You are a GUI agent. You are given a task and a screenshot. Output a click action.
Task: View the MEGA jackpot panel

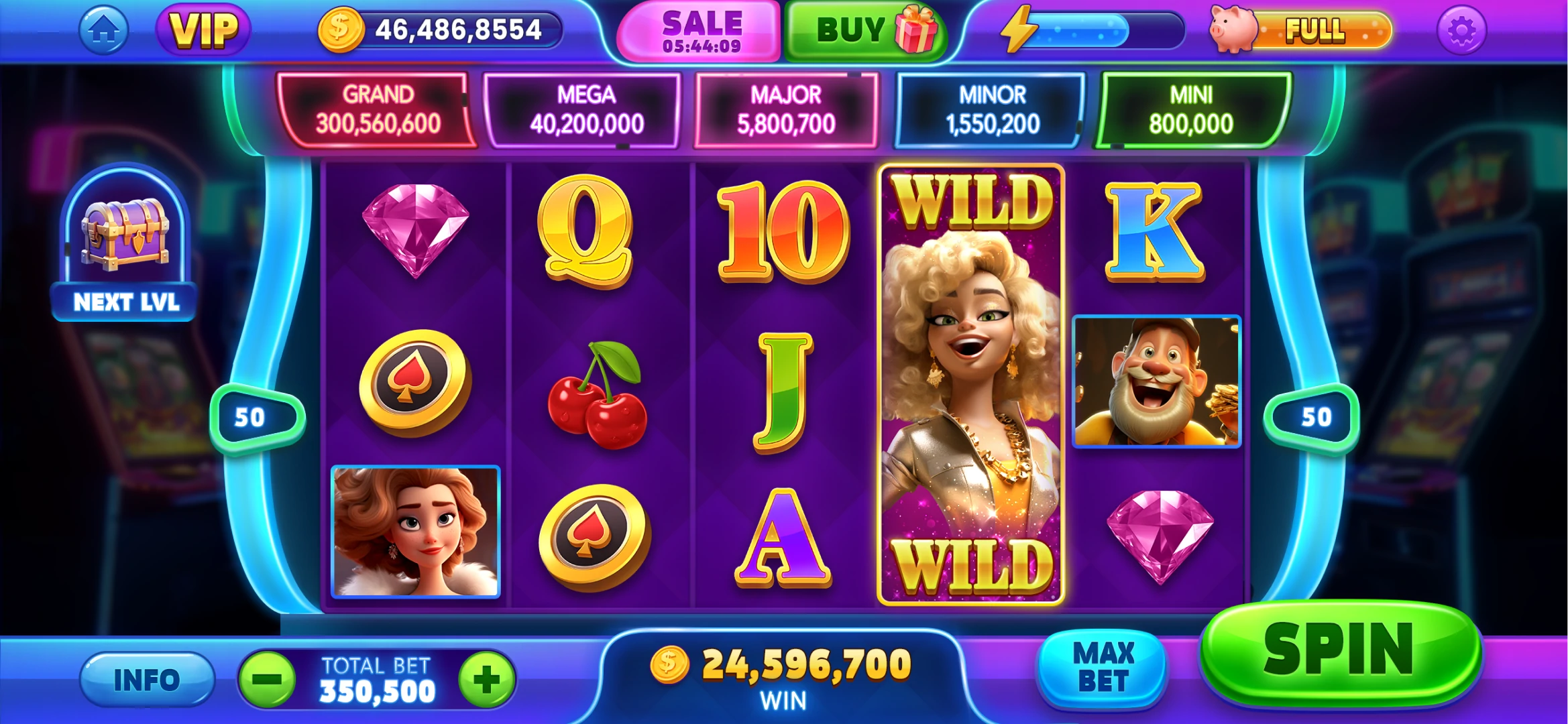[585, 110]
